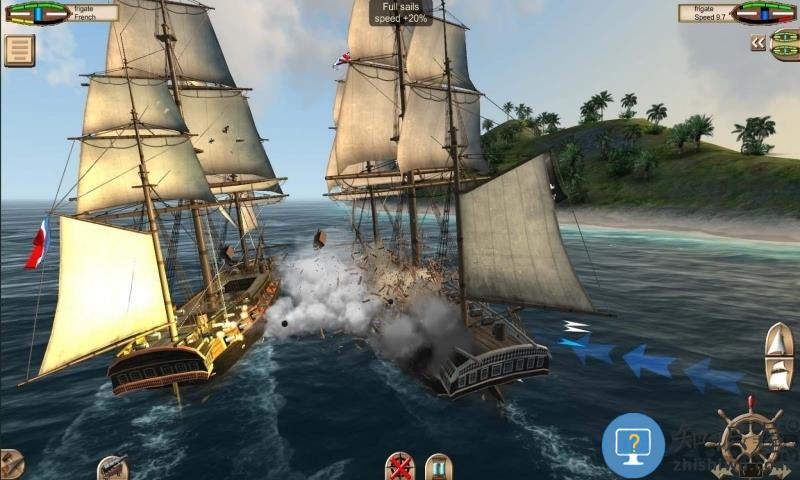Tap the spyglass button beside the ammunition icon

[x=438, y=467]
